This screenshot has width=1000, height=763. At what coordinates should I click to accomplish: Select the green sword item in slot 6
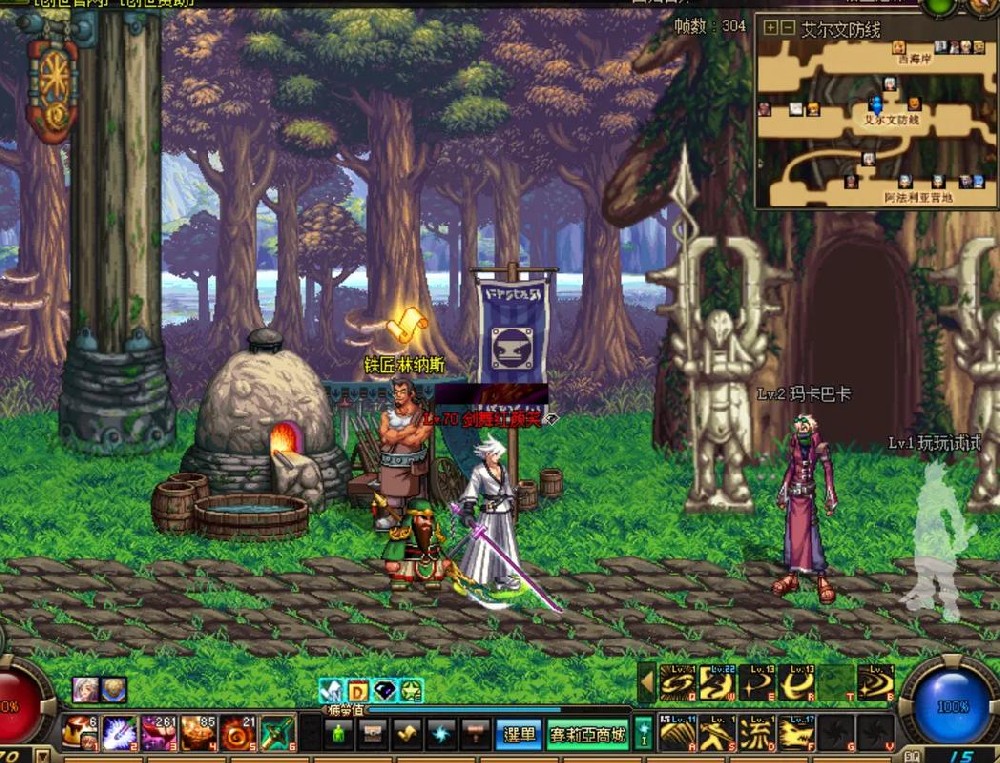click(277, 733)
